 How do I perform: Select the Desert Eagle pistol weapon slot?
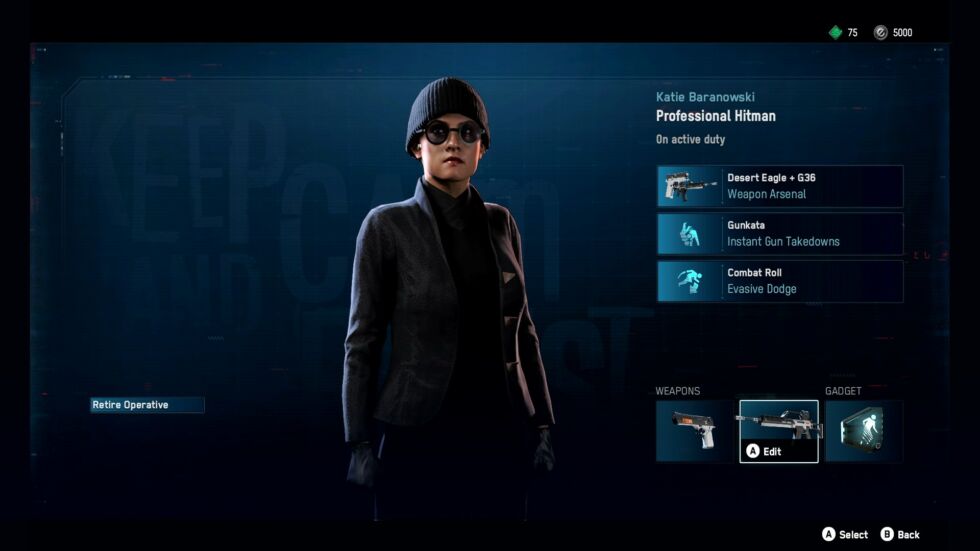696,431
